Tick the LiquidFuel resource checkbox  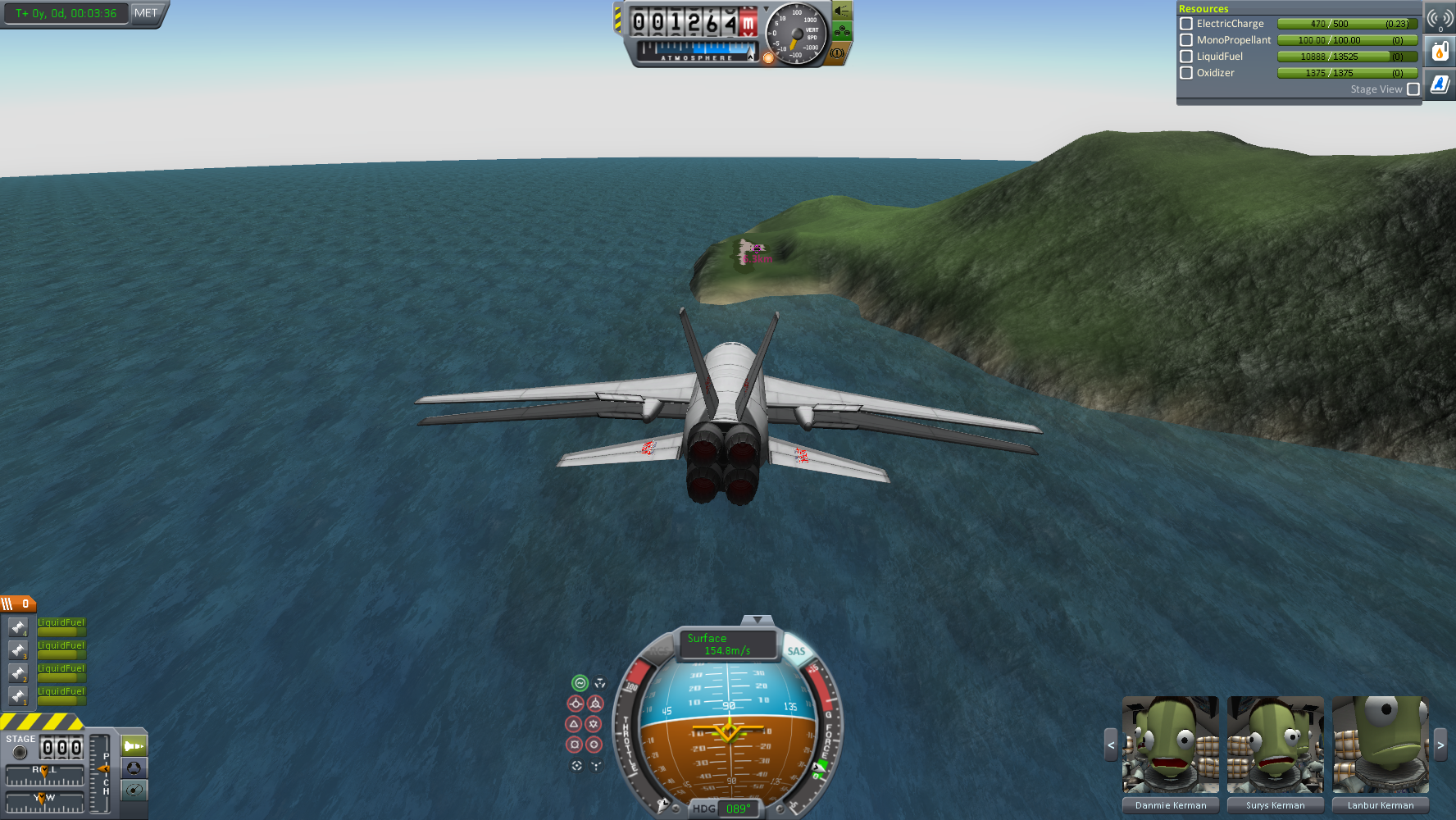point(1186,57)
